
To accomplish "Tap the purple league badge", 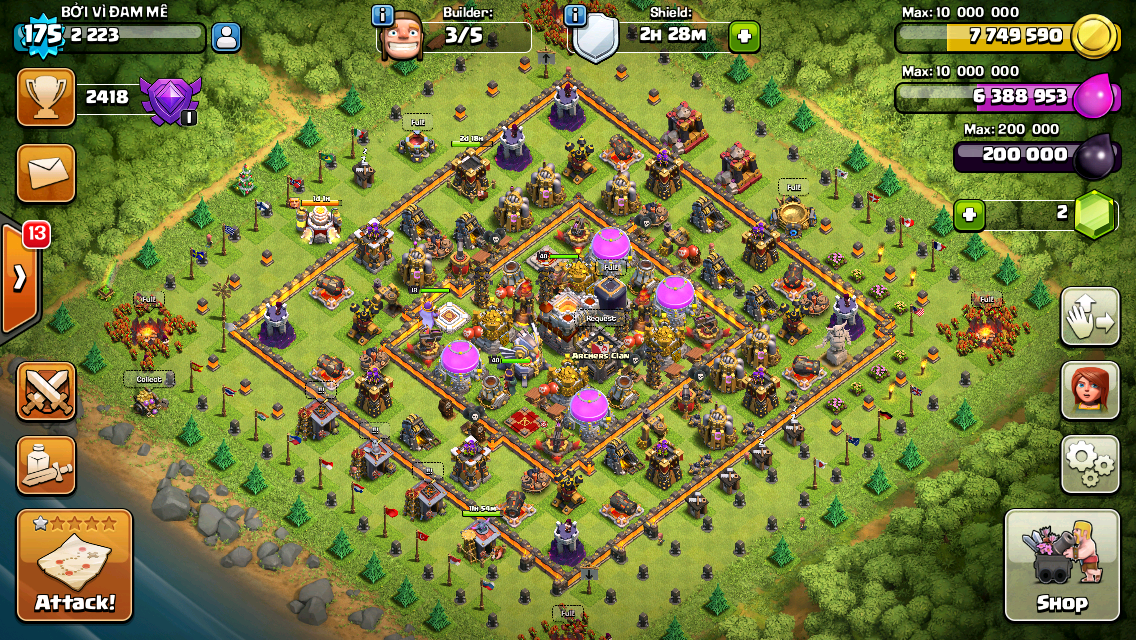I will coord(170,99).
